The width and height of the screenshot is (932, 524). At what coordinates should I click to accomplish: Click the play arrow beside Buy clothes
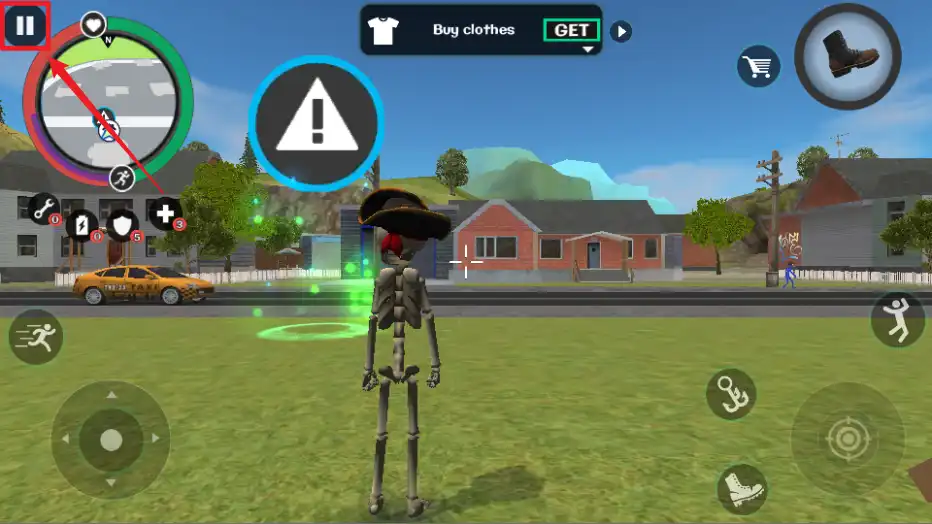[x=621, y=31]
